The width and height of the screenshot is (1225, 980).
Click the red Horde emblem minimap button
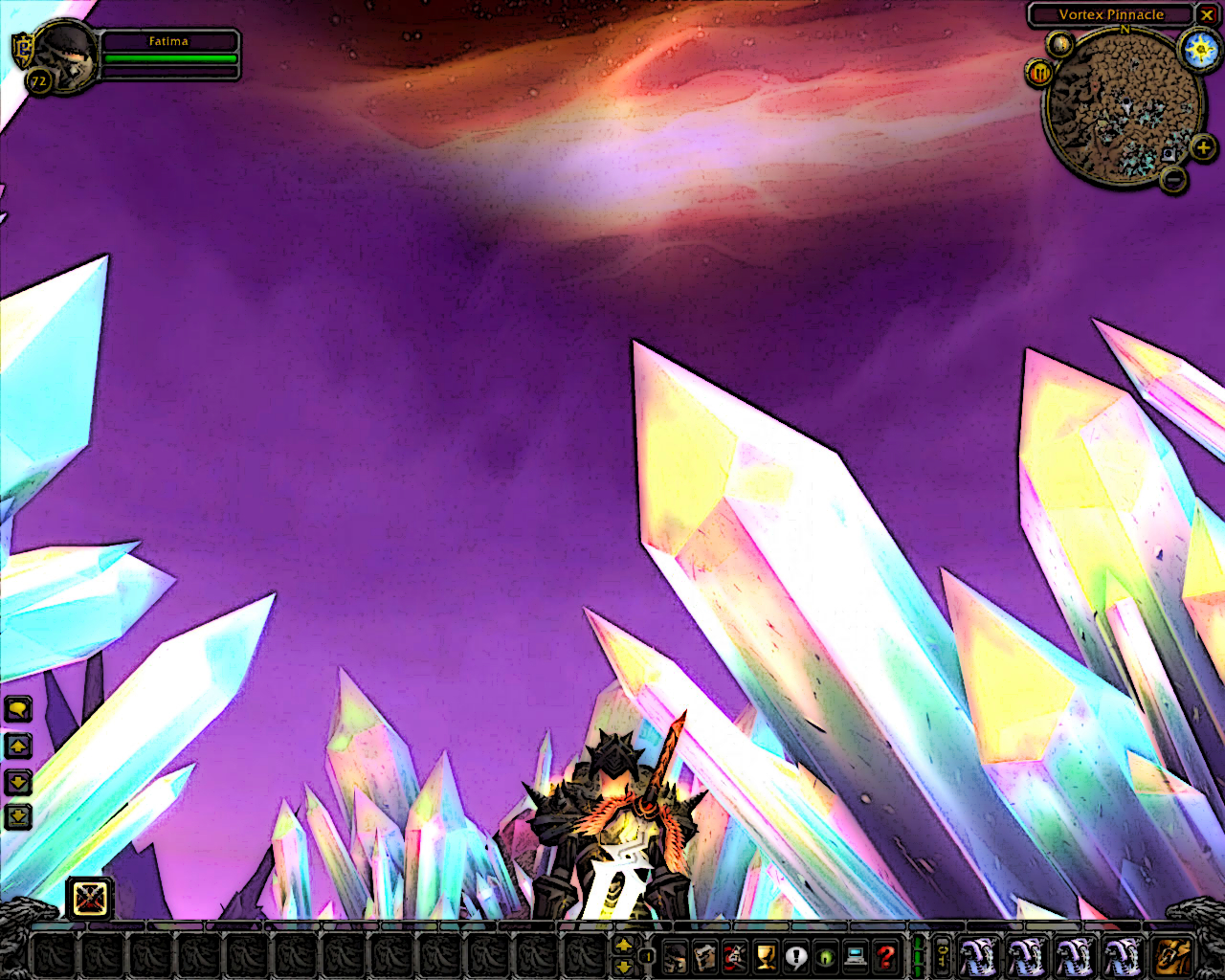click(1039, 73)
